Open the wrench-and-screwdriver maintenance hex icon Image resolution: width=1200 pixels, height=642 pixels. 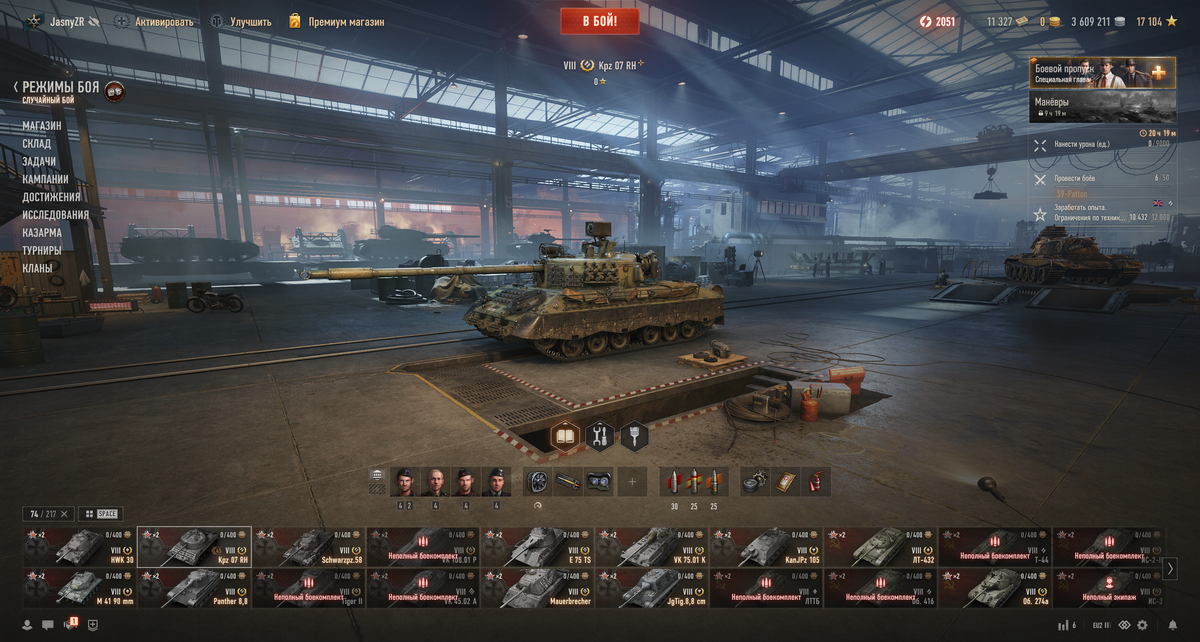tap(600, 436)
